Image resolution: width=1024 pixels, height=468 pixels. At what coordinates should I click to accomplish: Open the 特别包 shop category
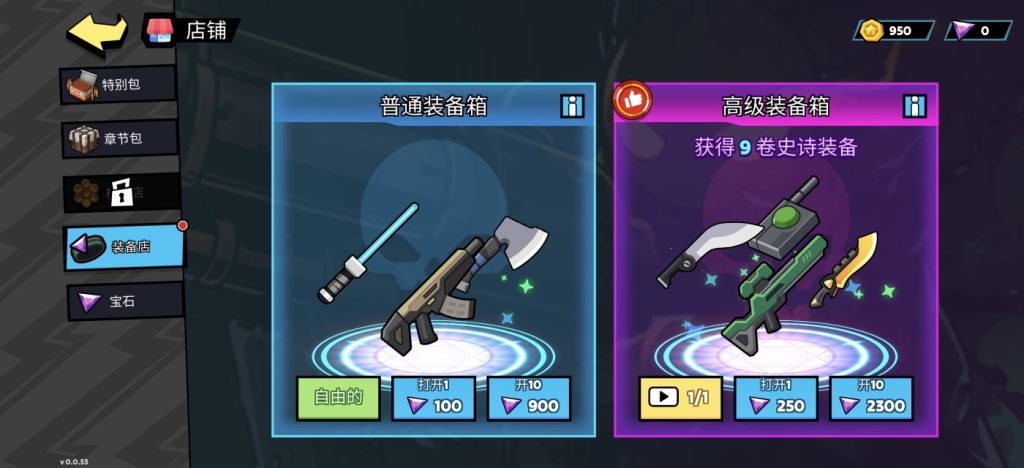point(118,85)
